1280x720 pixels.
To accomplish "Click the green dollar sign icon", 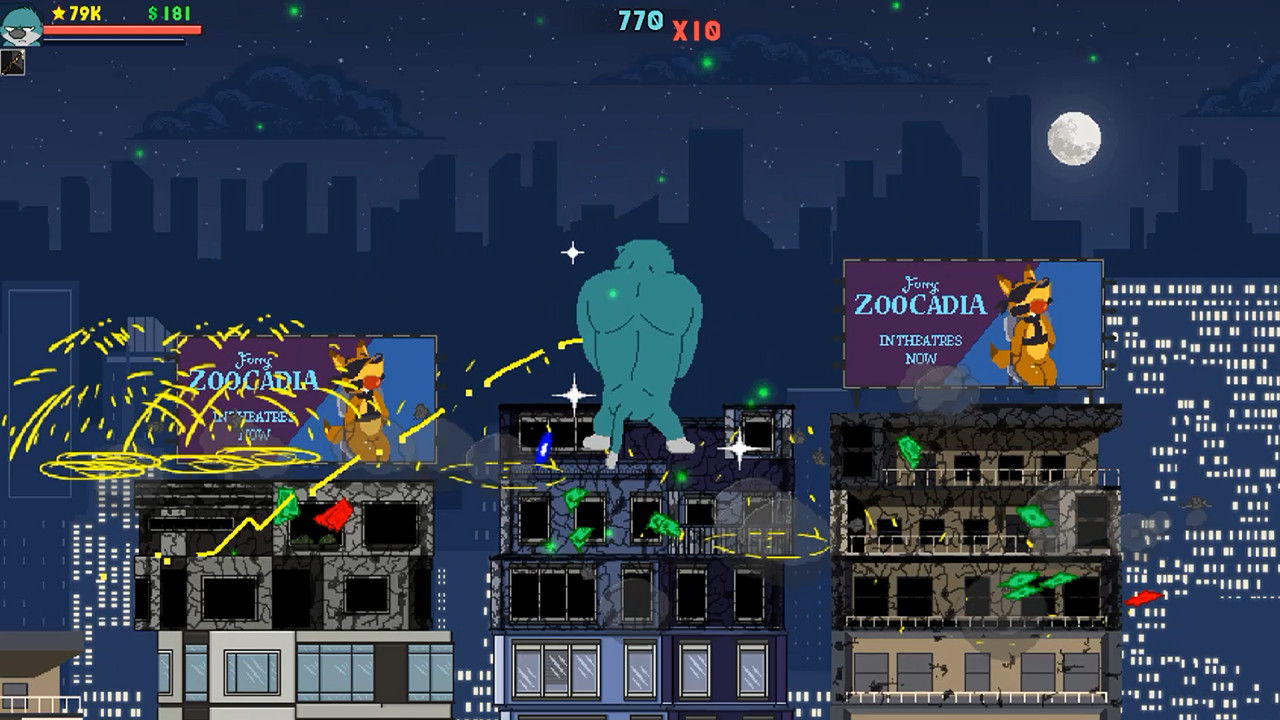I will pos(152,13).
